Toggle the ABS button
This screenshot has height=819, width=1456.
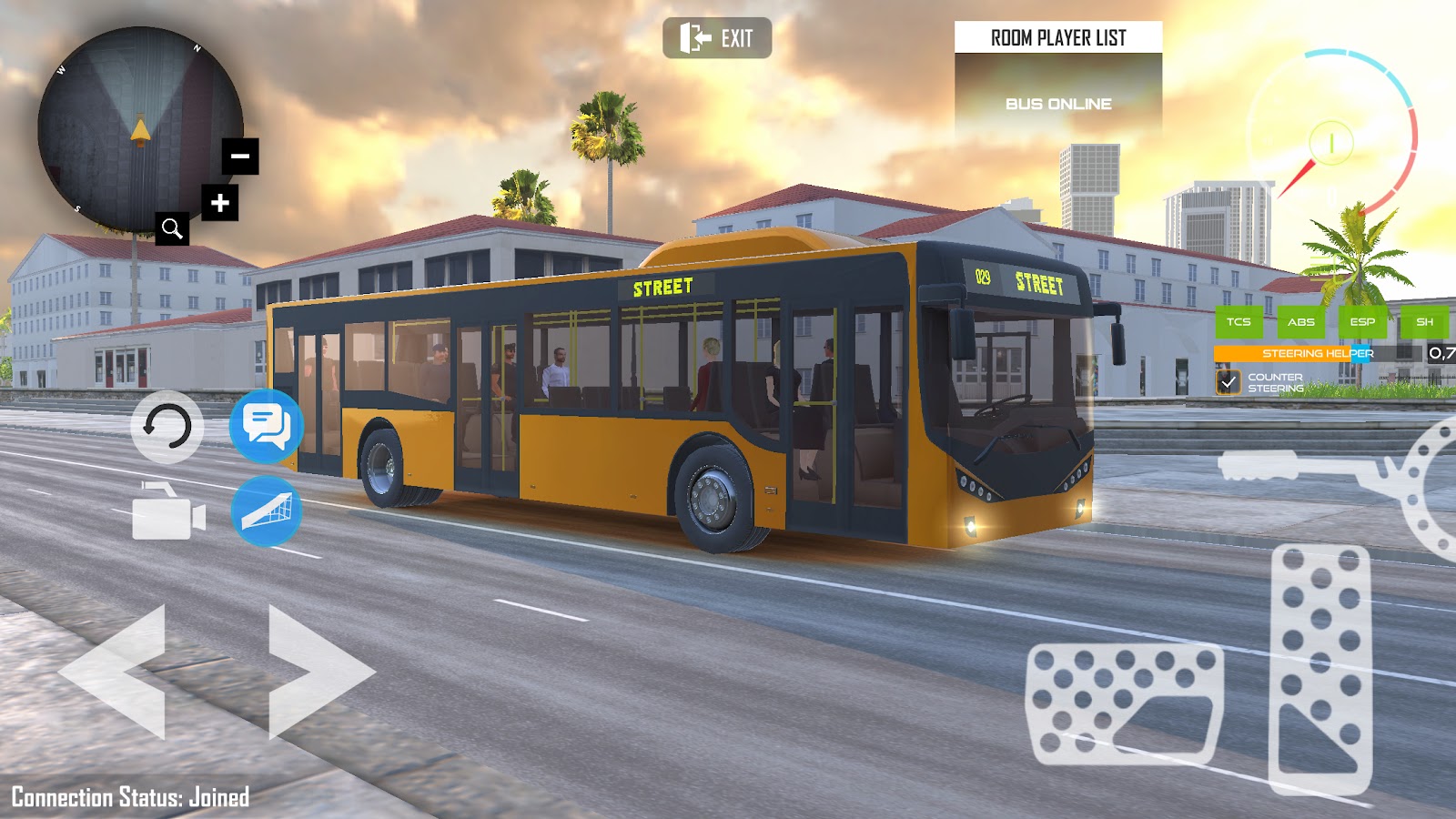(1300, 322)
